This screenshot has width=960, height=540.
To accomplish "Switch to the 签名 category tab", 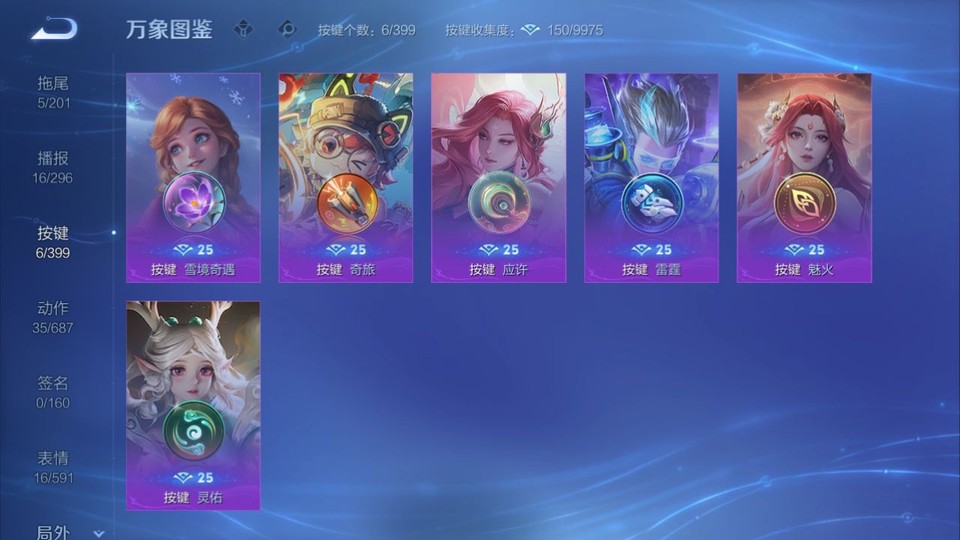I will point(54,392).
